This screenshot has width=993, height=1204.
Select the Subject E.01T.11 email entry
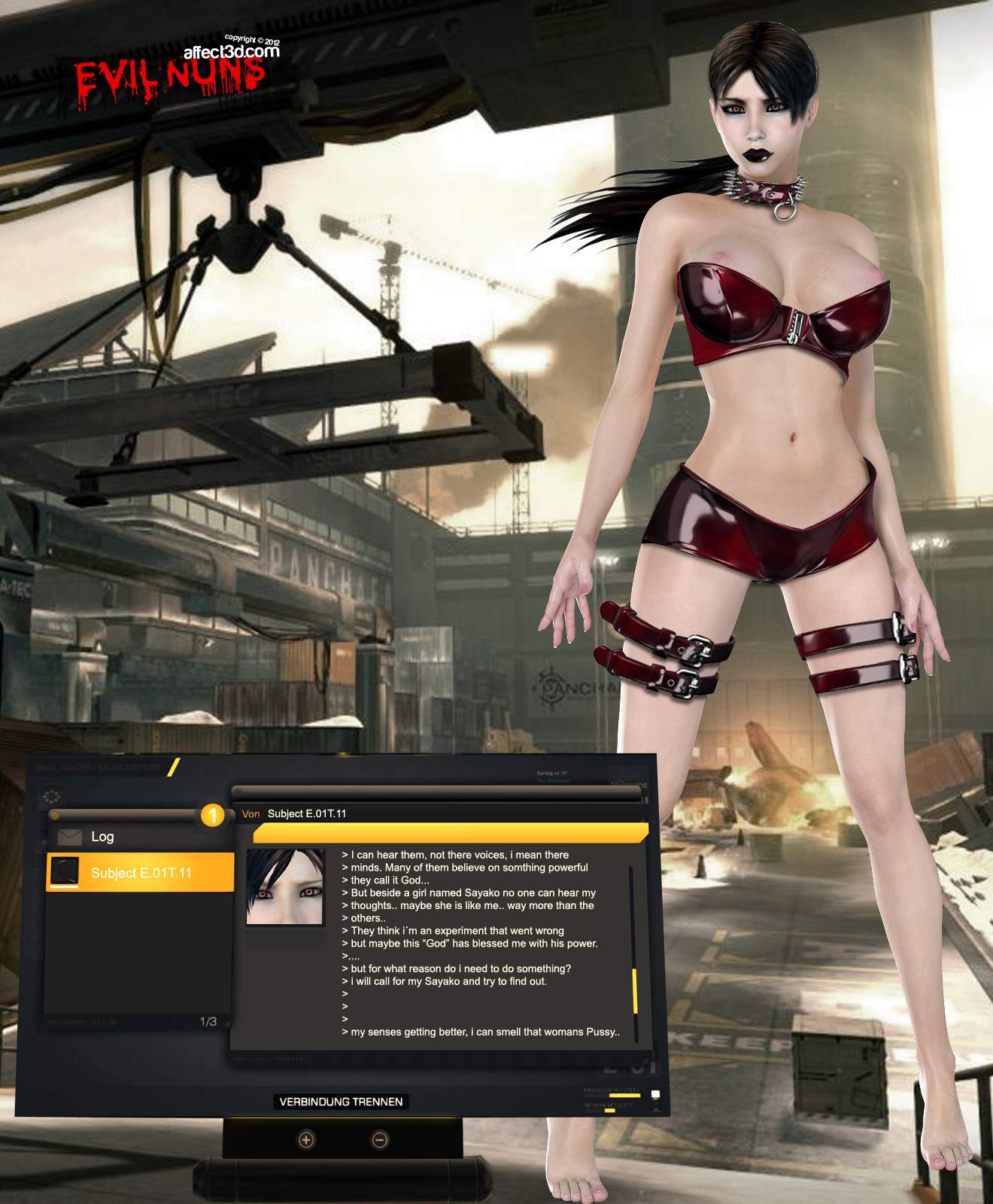coord(141,873)
